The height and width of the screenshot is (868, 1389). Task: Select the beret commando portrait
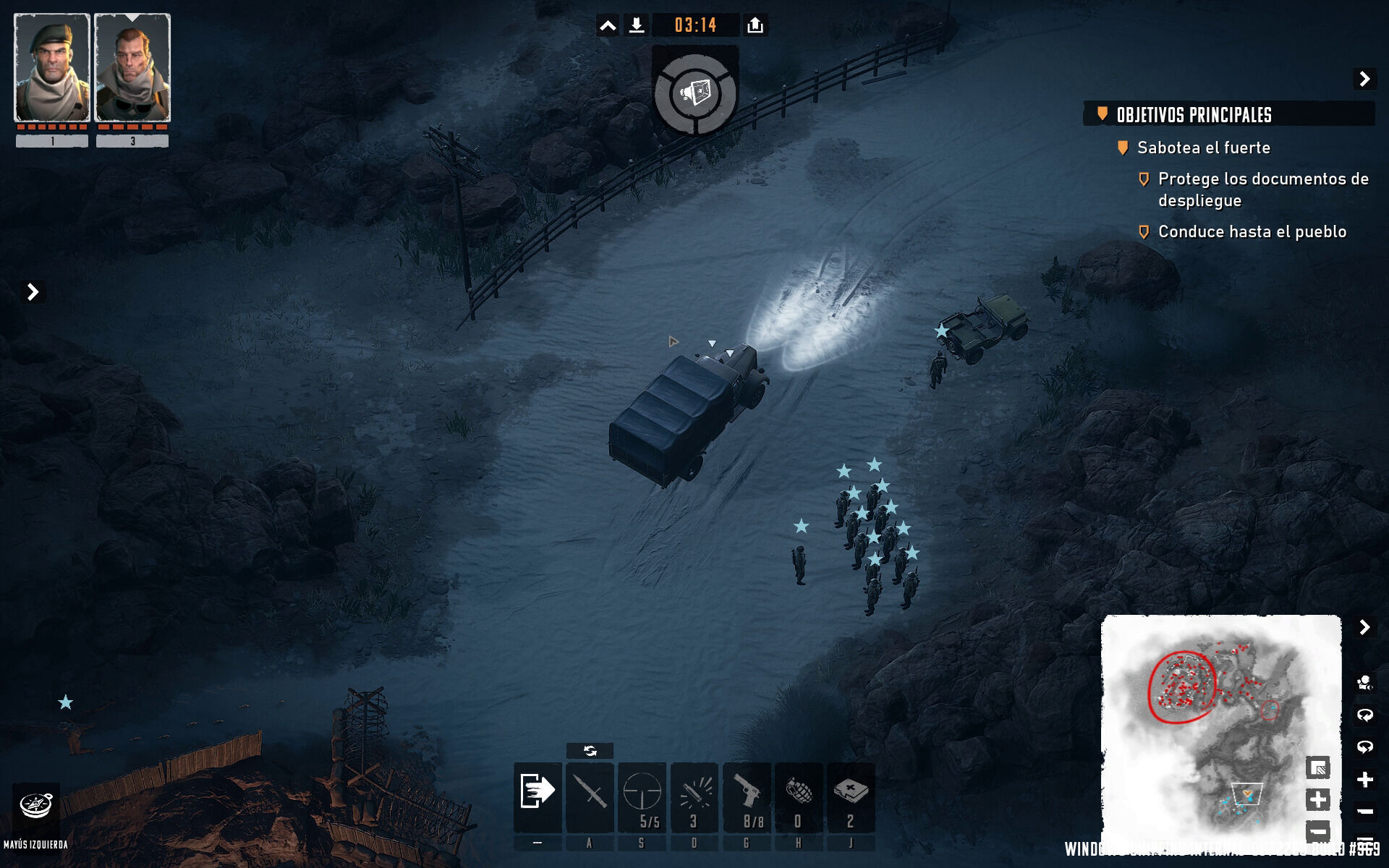pos(51,67)
